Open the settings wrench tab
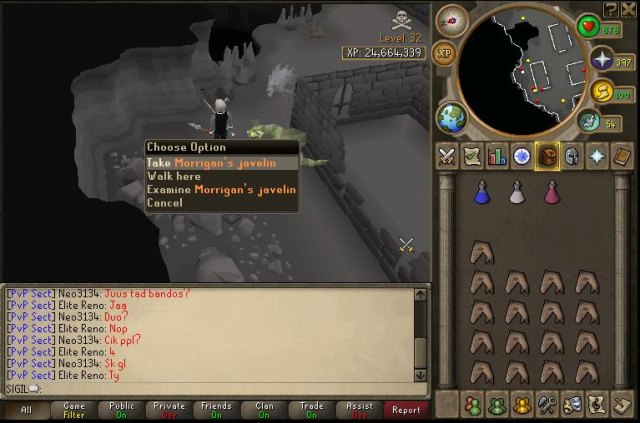The width and height of the screenshot is (640, 423). click(x=547, y=405)
